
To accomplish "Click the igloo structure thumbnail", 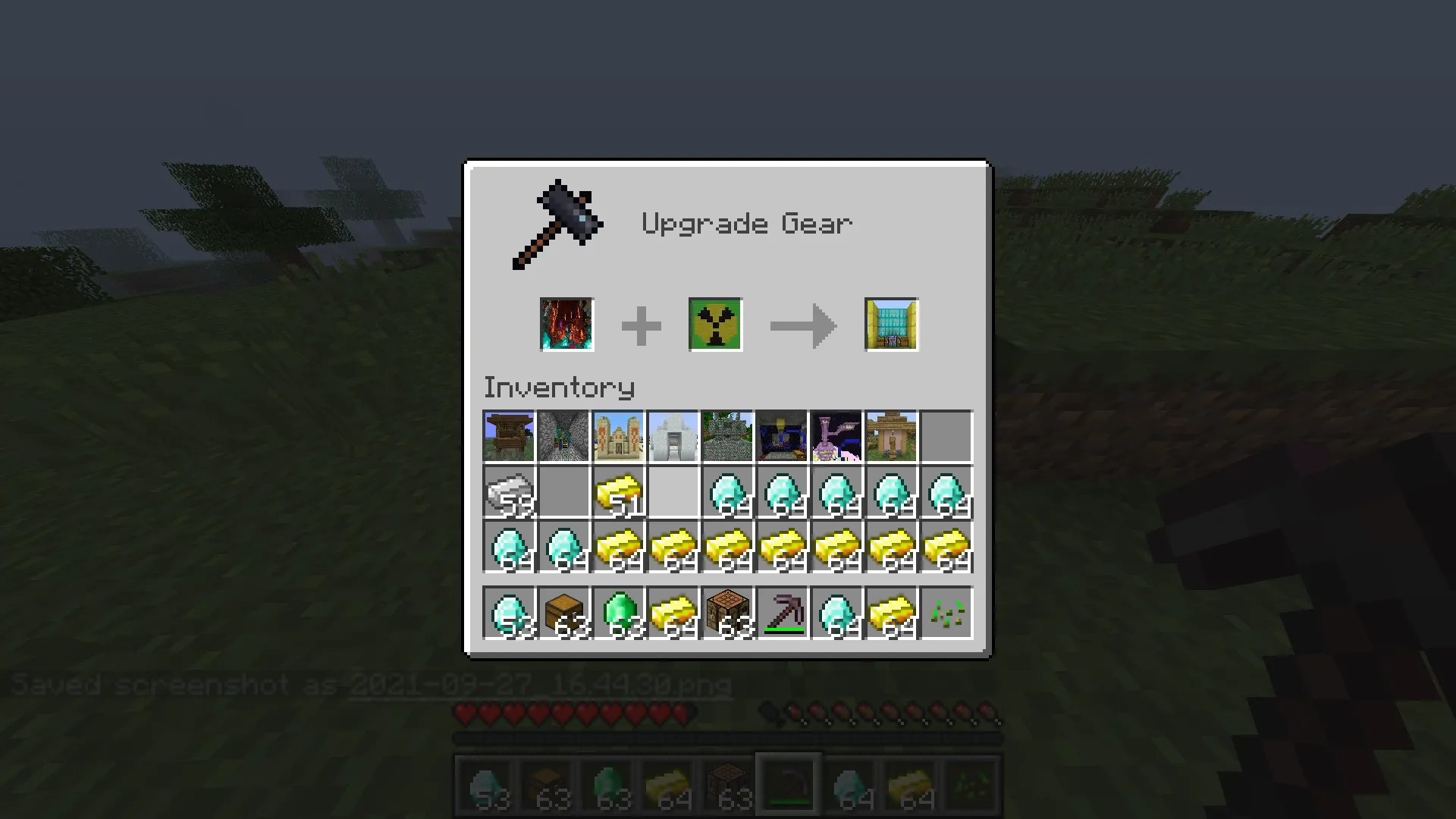I will pos(672,436).
